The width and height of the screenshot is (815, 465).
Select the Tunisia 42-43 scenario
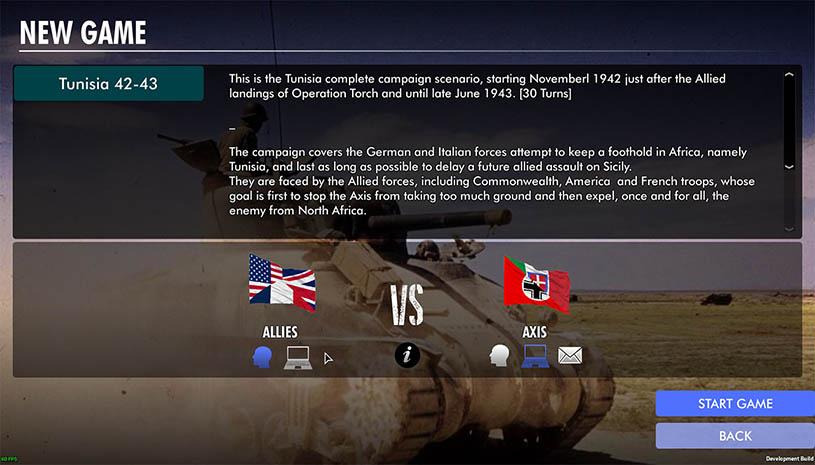coord(109,84)
